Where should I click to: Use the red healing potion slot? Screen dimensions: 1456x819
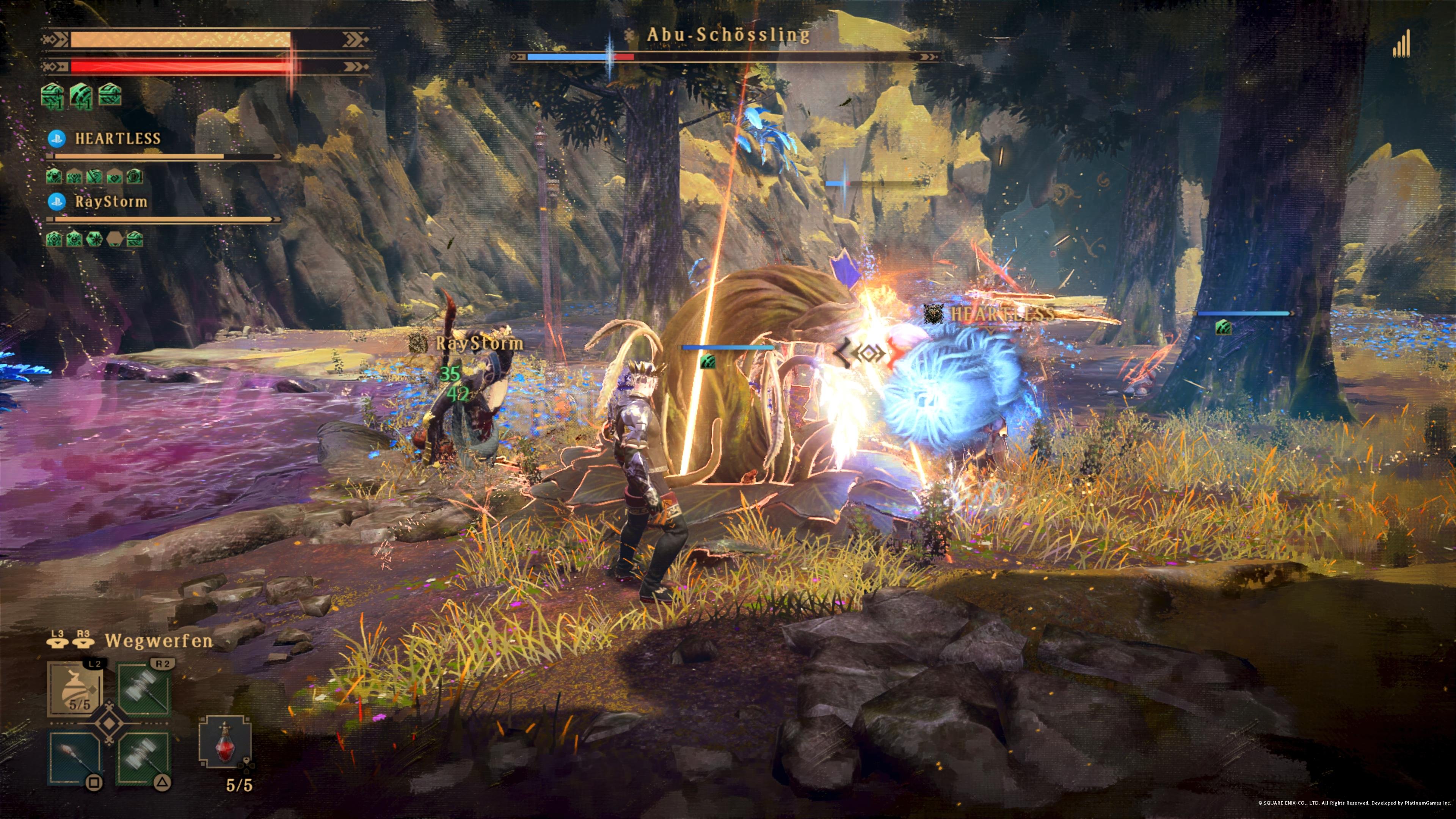[x=225, y=742]
